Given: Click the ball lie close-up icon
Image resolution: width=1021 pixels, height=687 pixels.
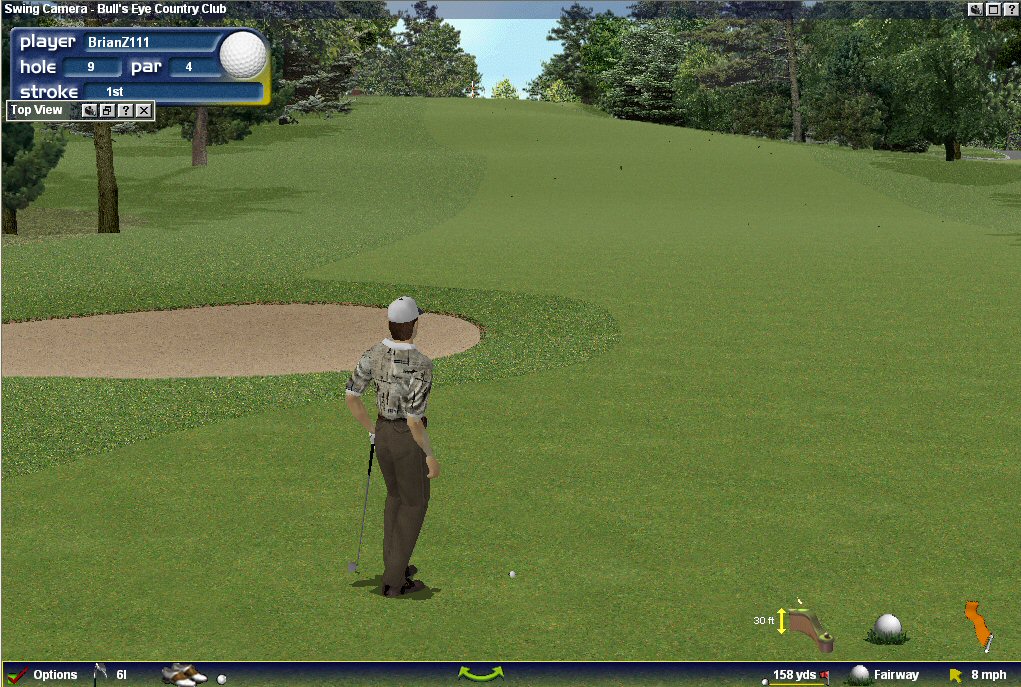Looking at the screenshot, I should (x=888, y=627).
